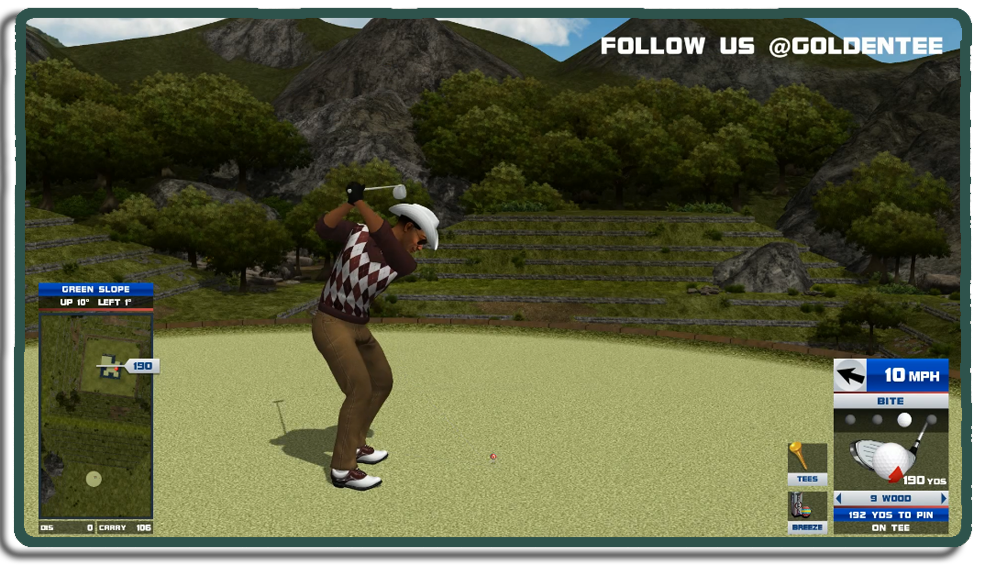Choose the Bite spin option
The height and width of the screenshot is (565, 991).
coord(890,401)
